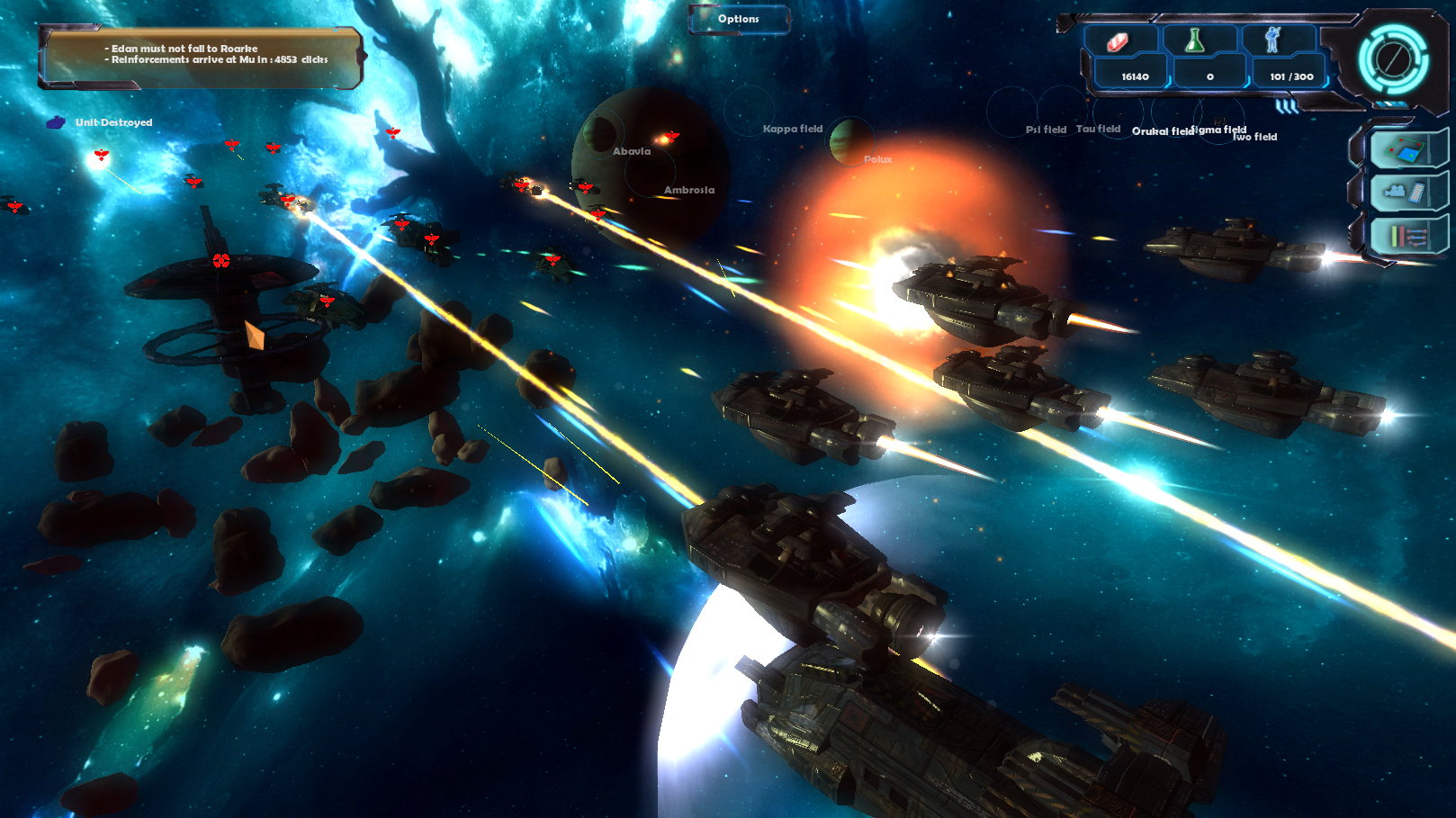Click the red crystal resource icon
The width and height of the screenshot is (1456, 818).
click(1118, 41)
